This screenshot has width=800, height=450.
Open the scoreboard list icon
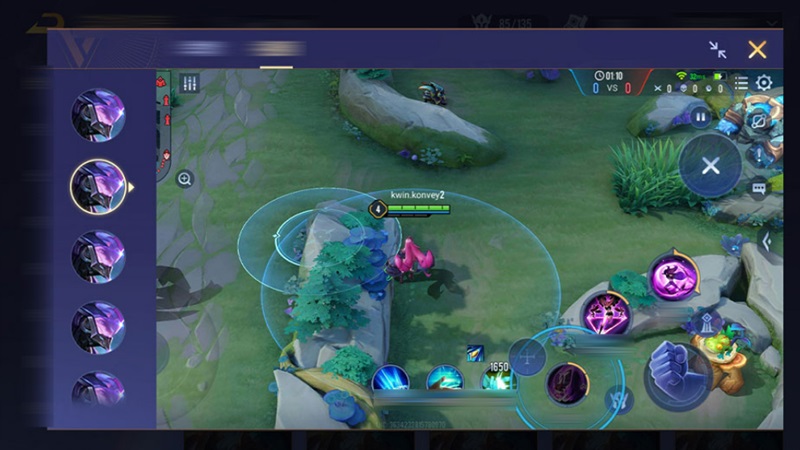point(741,83)
